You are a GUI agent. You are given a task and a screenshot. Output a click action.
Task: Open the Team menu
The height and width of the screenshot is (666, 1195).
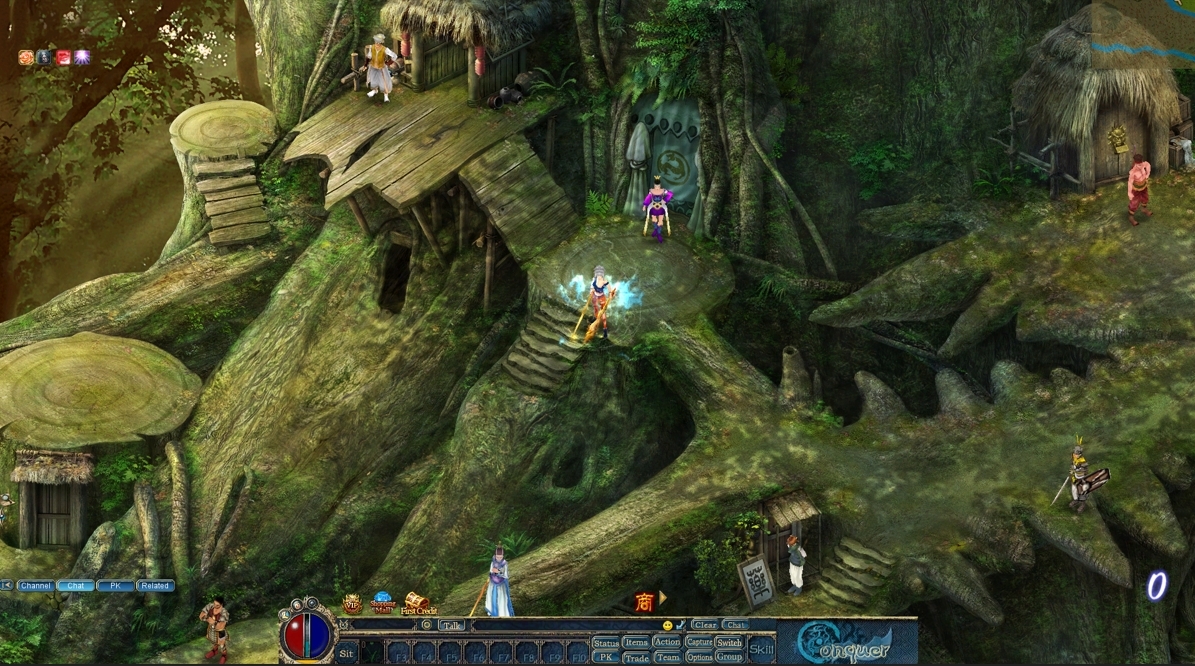pyautogui.click(x=667, y=657)
